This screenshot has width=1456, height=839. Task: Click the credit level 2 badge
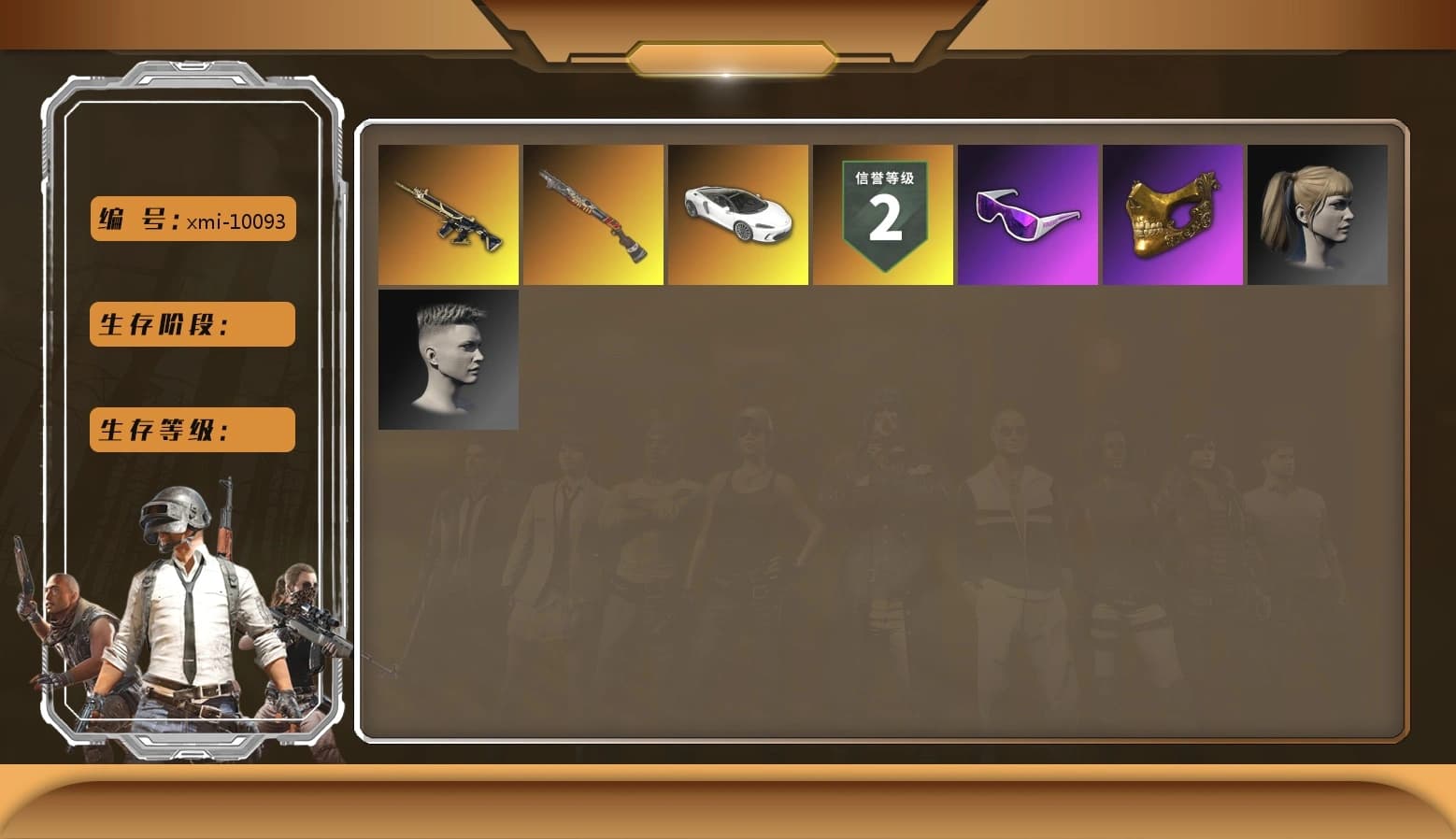tap(883, 215)
